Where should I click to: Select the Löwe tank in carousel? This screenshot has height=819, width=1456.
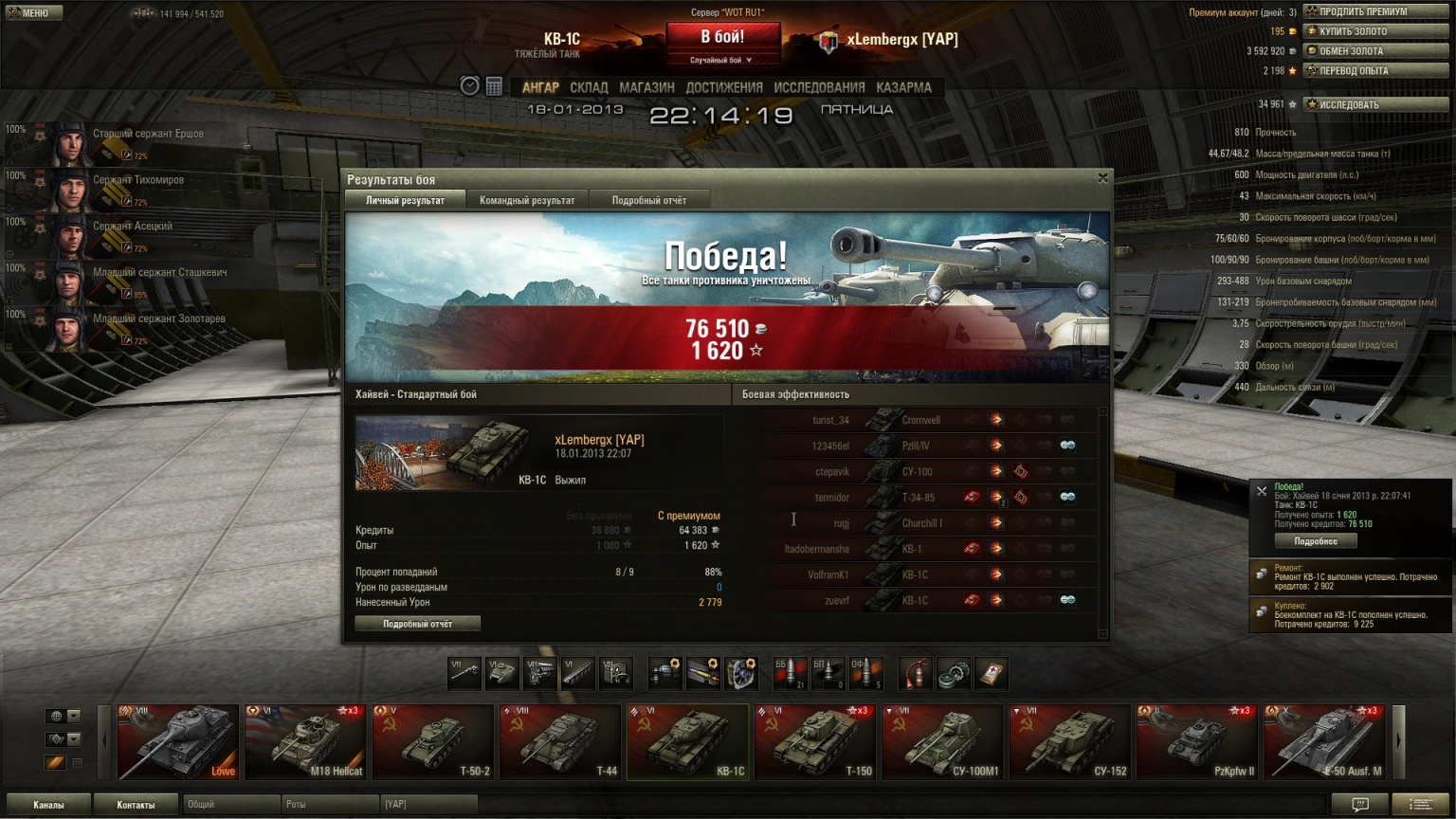(x=178, y=741)
